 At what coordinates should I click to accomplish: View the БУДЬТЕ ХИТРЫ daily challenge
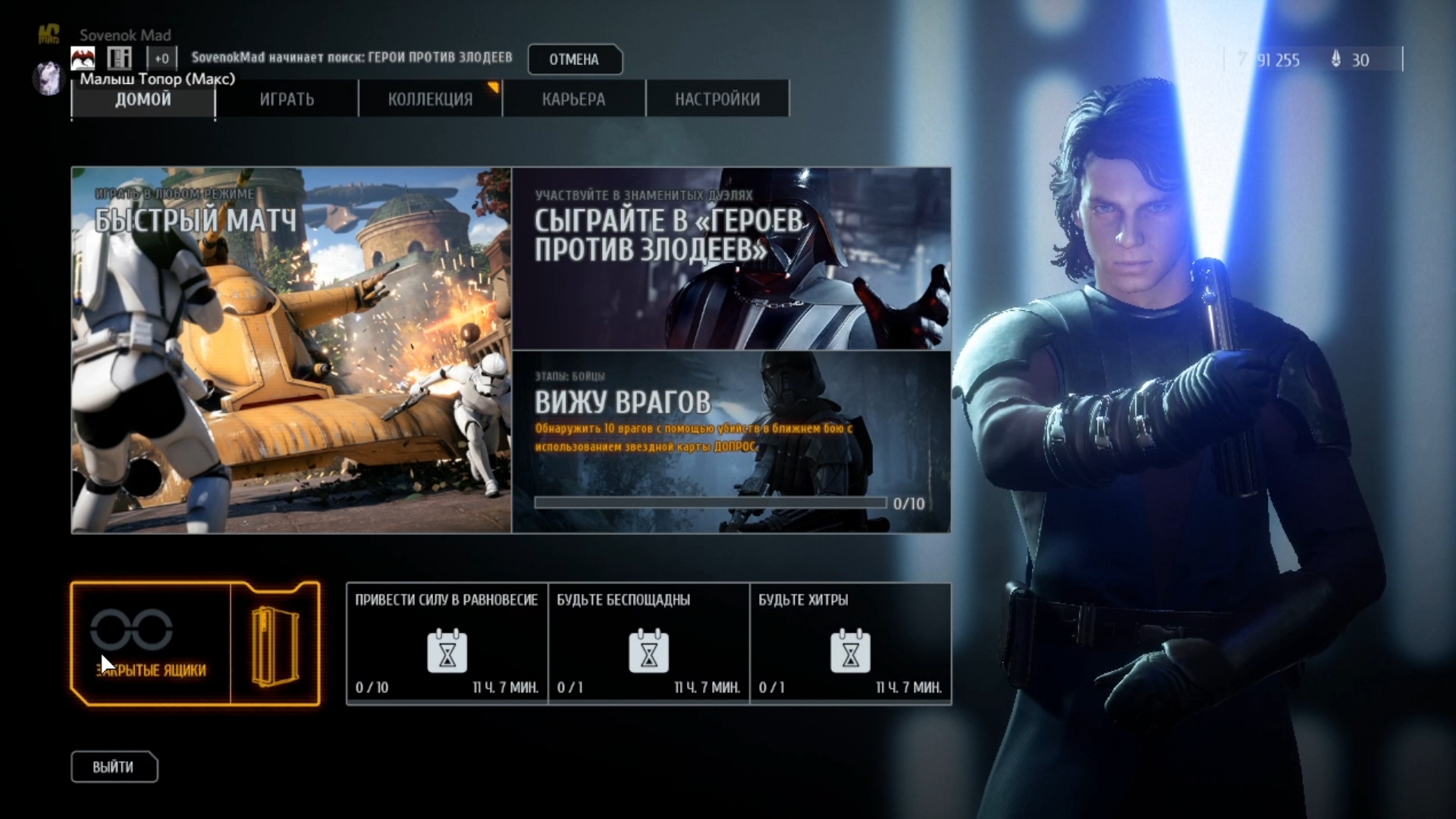[x=850, y=644]
